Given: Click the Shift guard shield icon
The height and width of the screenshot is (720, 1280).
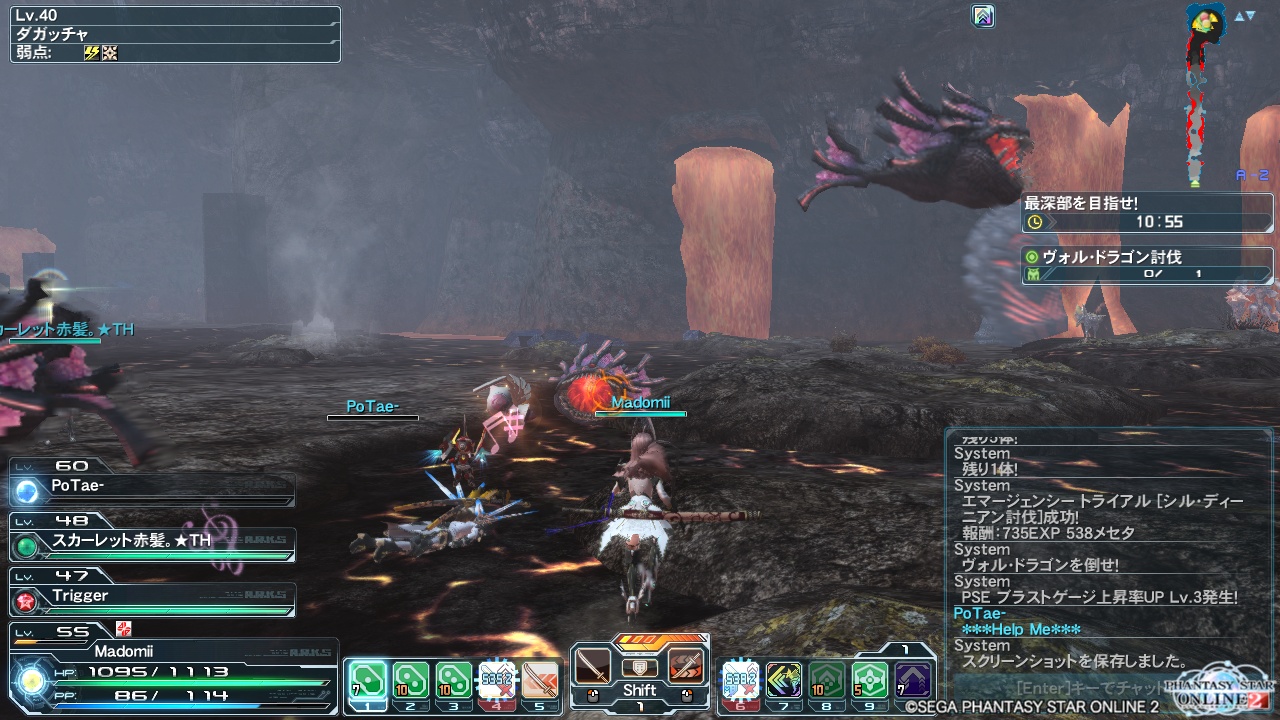Looking at the screenshot, I should (639, 668).
